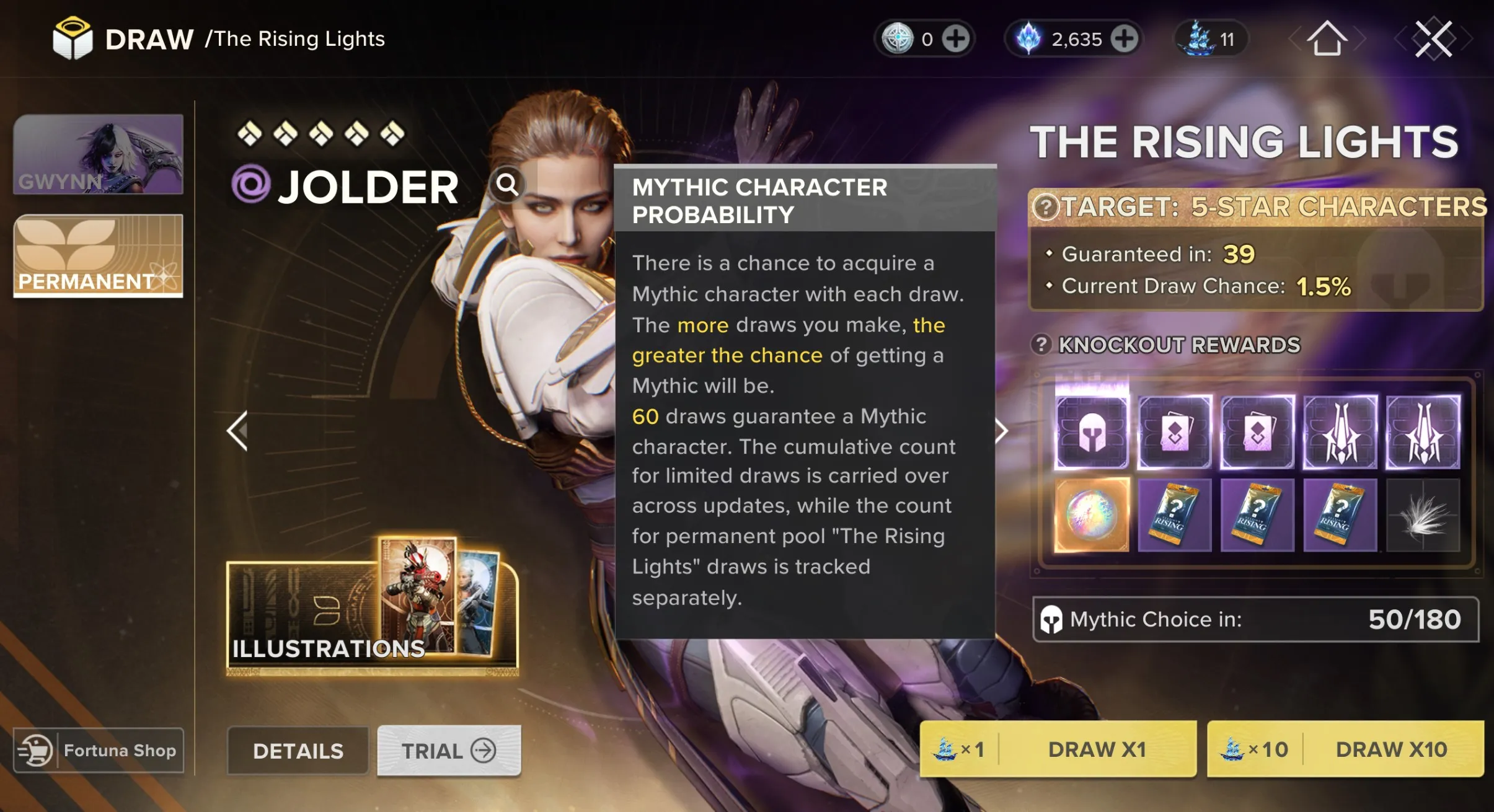
Task: Show the next featured character
Action: coord(1001,431)
